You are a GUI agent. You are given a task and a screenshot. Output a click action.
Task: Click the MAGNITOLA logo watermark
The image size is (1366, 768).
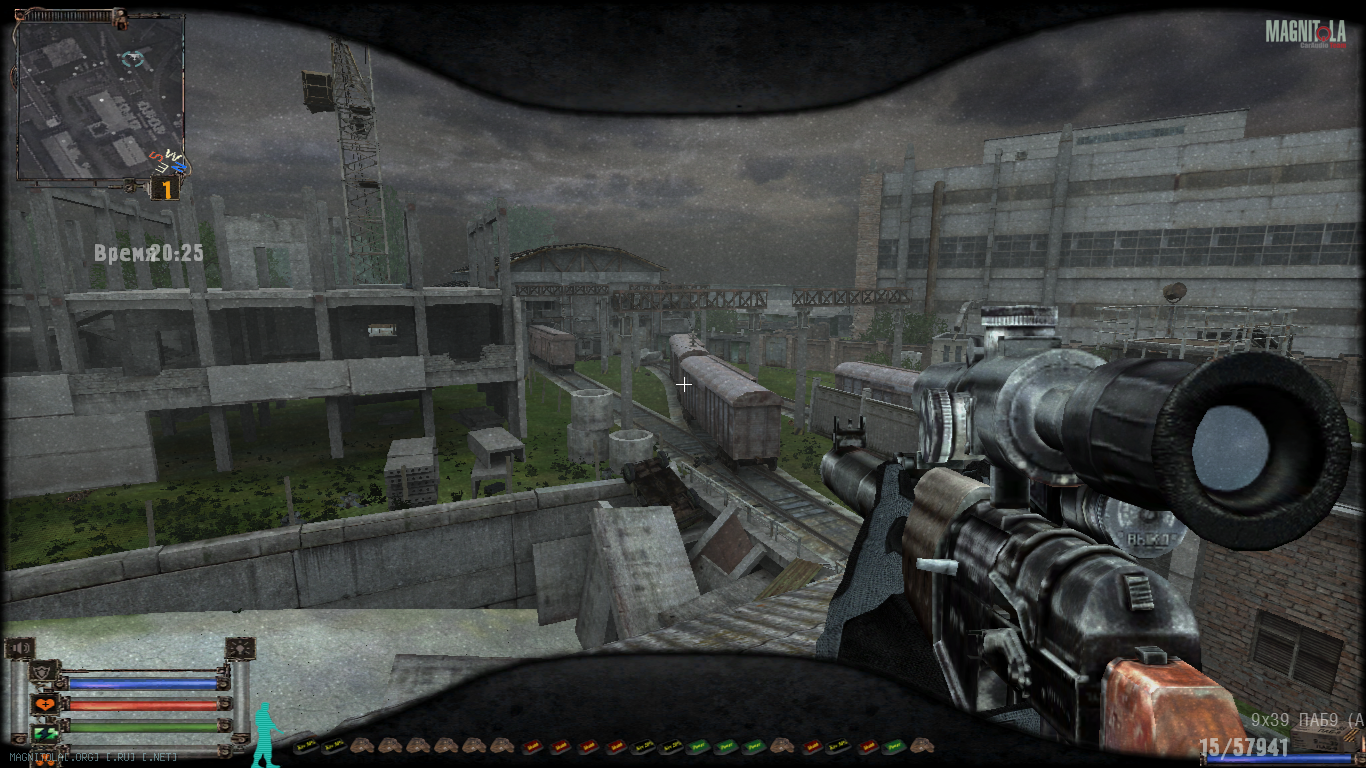click(x=1305, y=32)
